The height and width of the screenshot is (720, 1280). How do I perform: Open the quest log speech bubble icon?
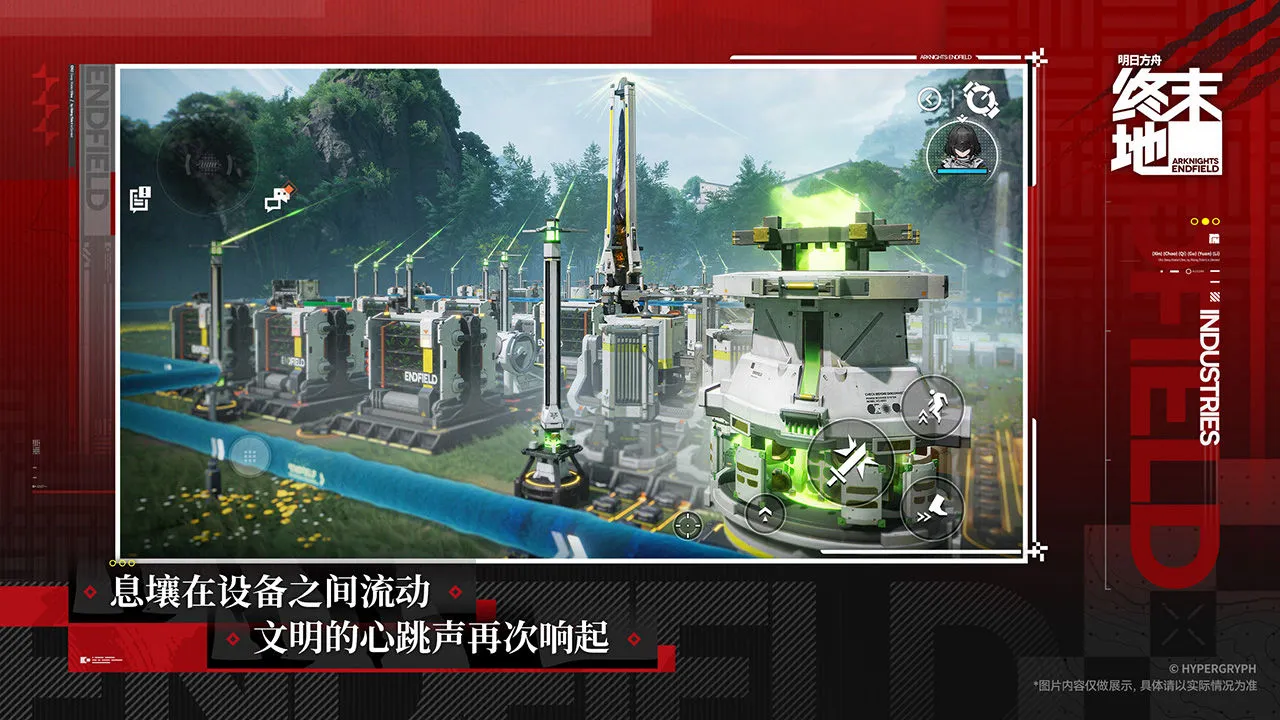(x=138, y=198)
